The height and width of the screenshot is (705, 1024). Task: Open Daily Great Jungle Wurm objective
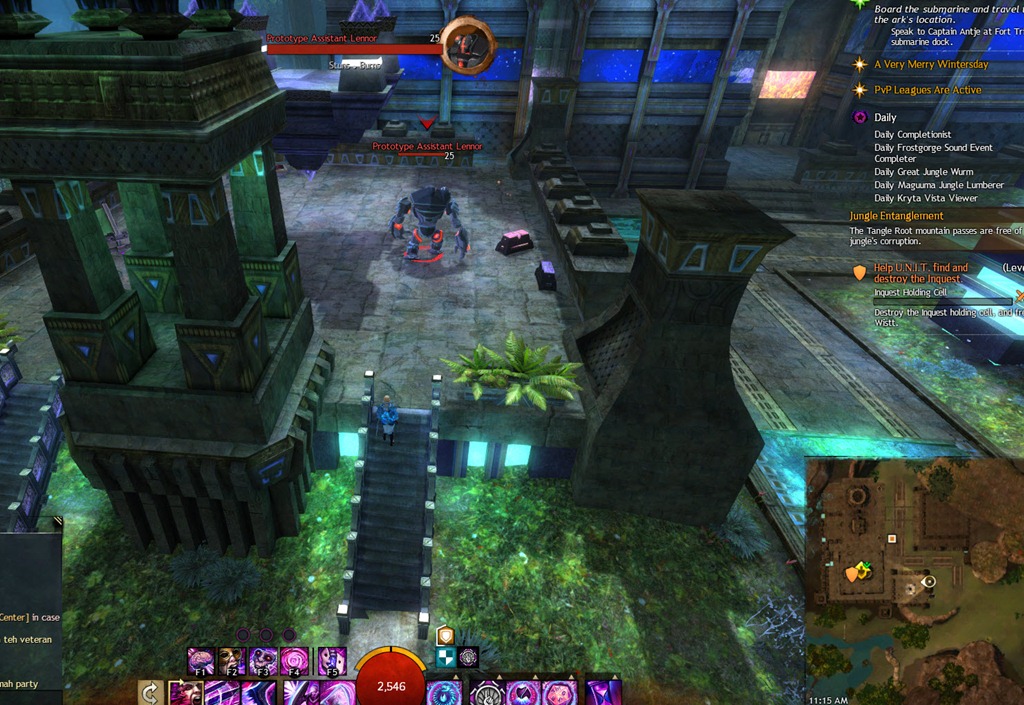(923, 172)
